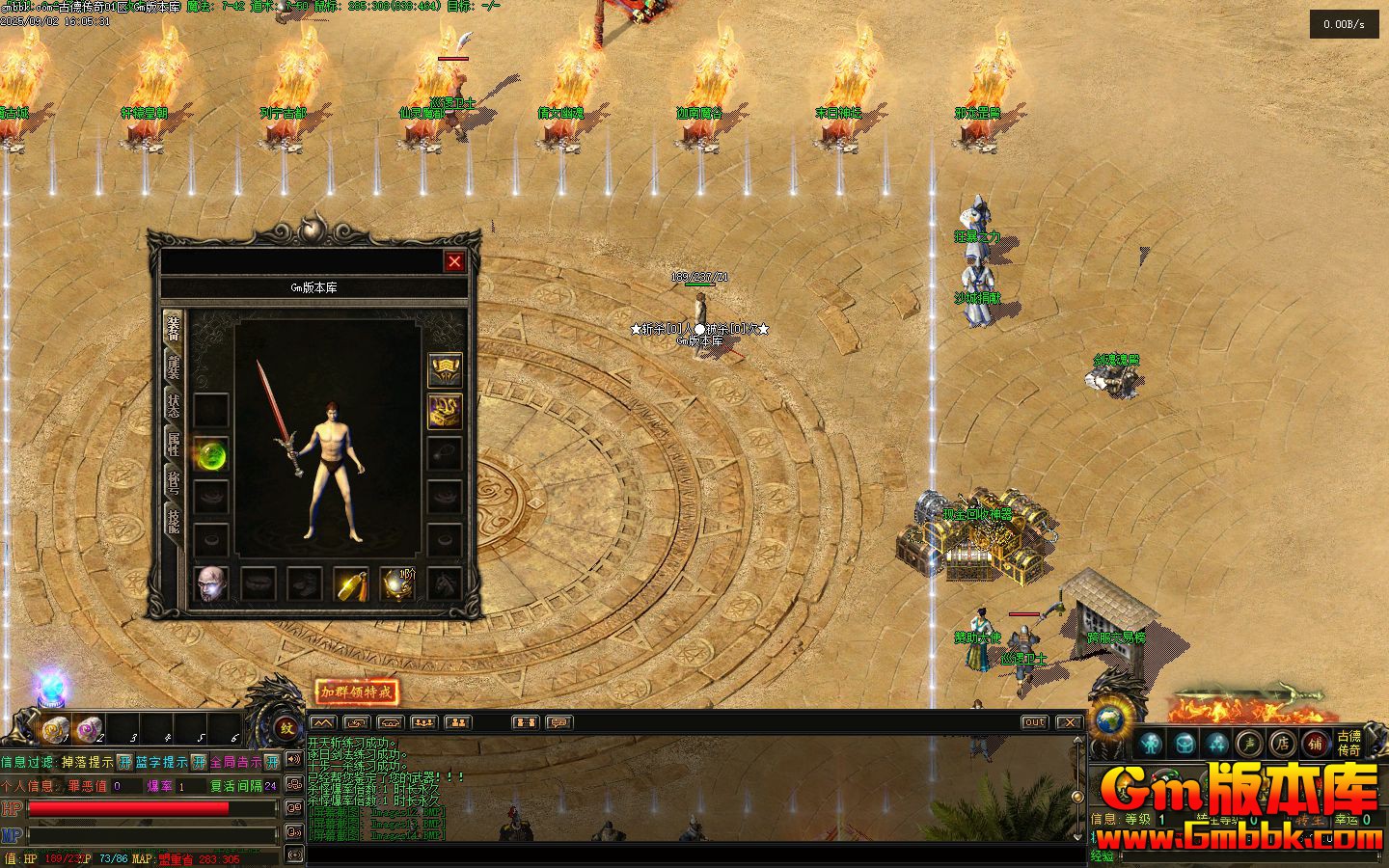Toggle the 全局告示 global announcement switch
The height and width of the screenshot is (868, 1389).
point(272,762)
